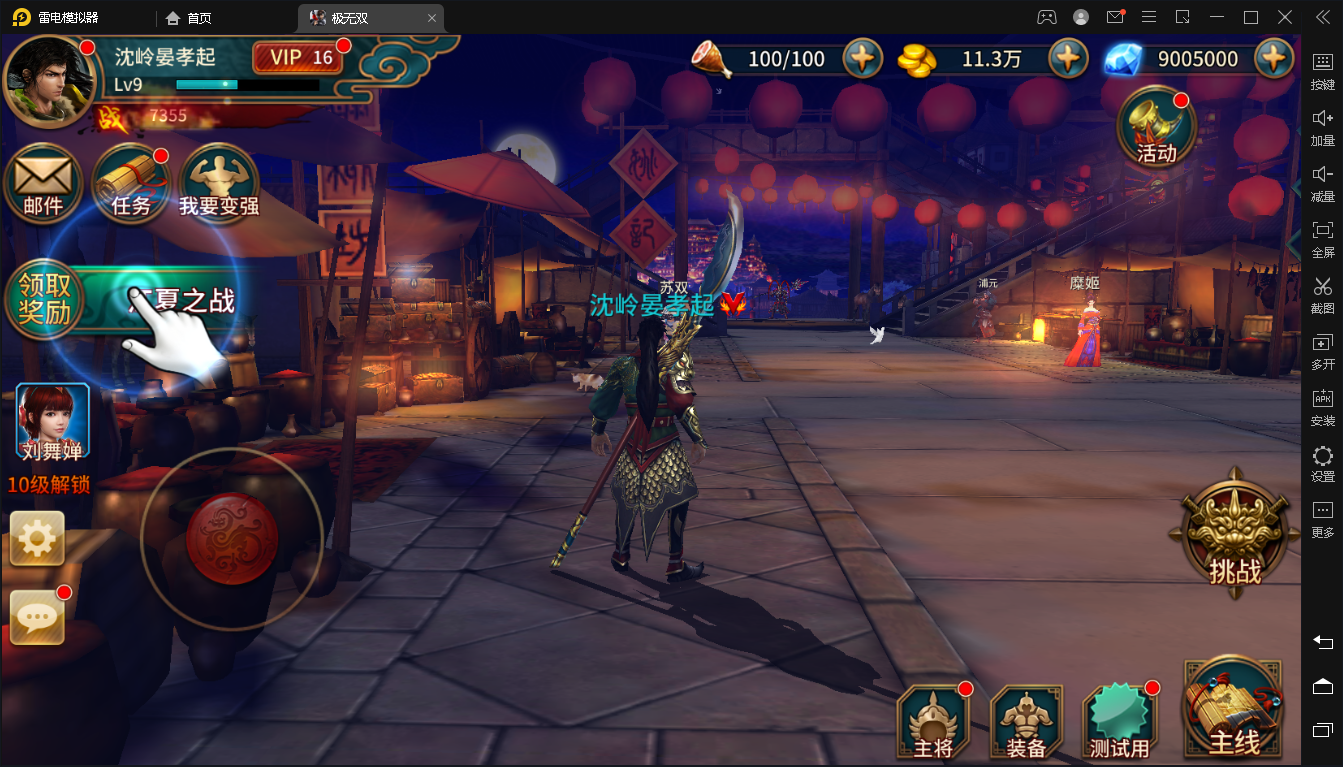
Task: Open the player avatar portrait
Action: click(50, 81)
